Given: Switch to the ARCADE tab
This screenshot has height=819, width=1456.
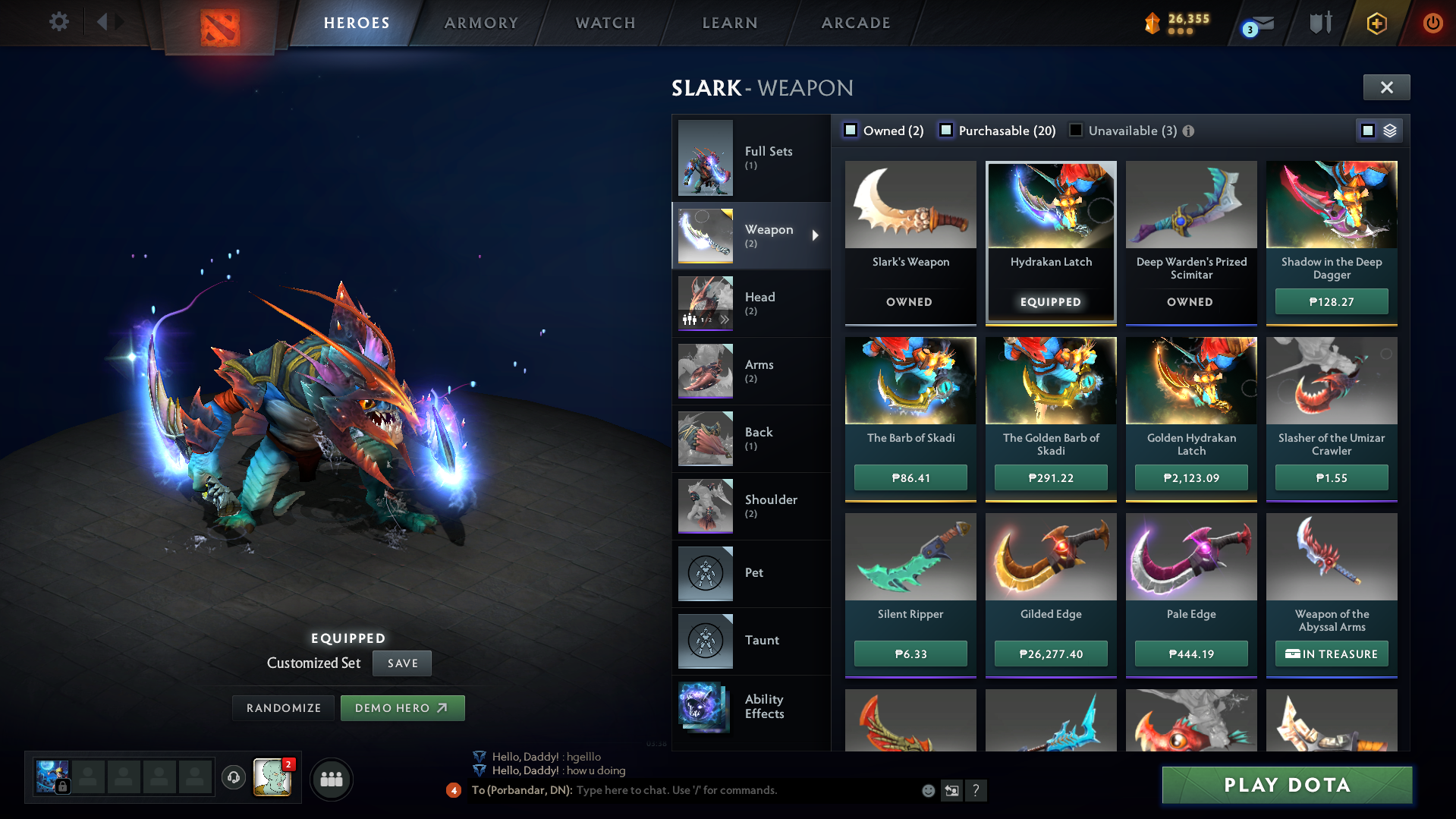Looking at the screenshot, I should coord(855,23).
